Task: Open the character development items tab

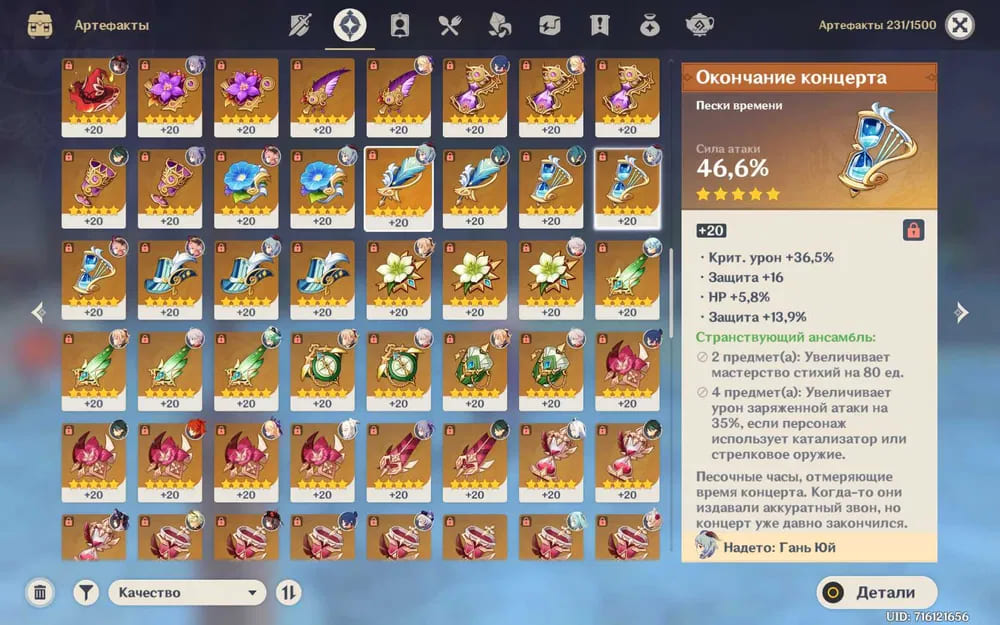Action: pos(400,25)
